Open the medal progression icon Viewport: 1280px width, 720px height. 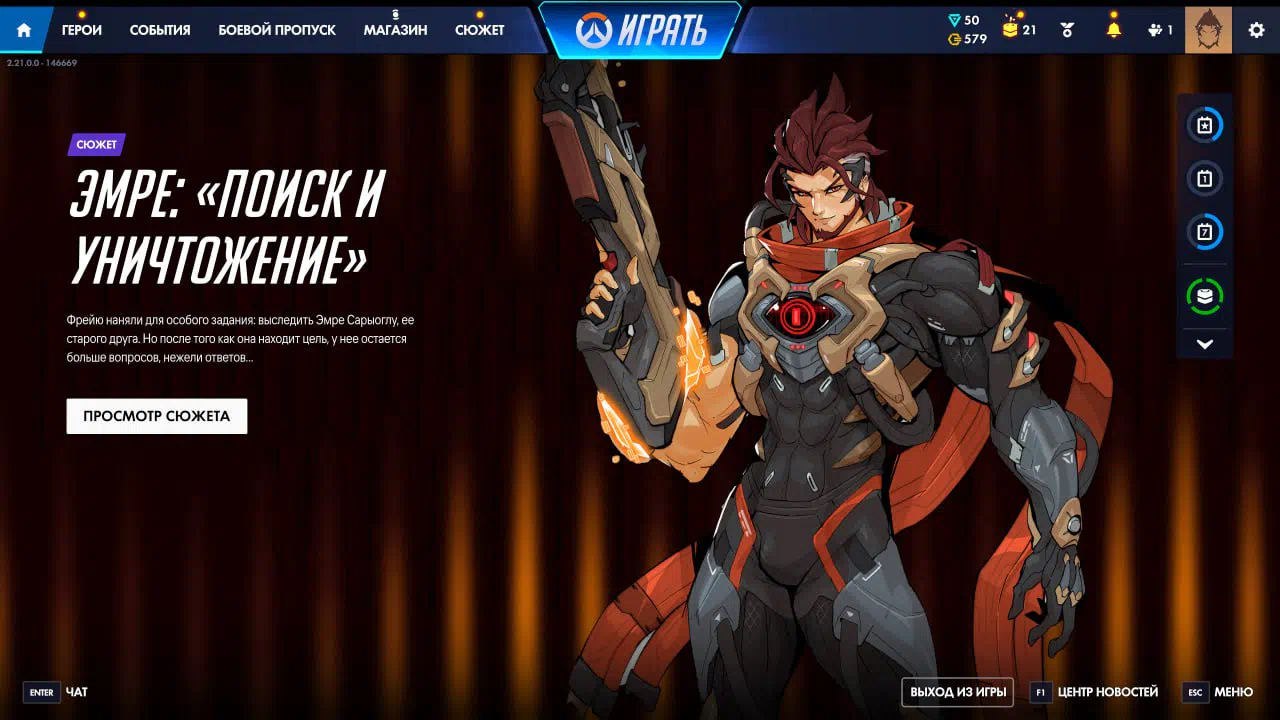coord(1067,30)
